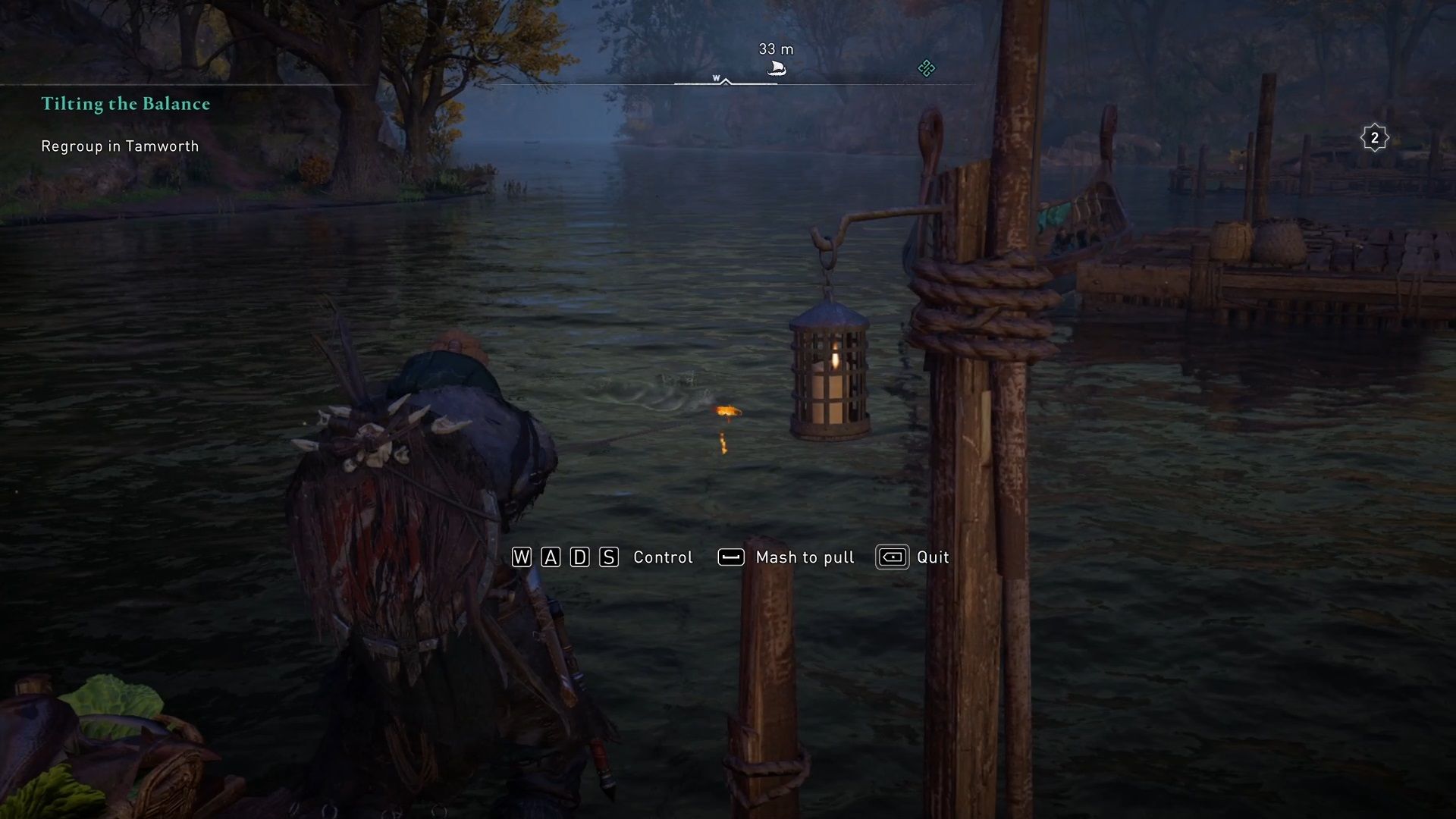Click the W key prompt icon
This screenshot has height=819, width=1456.
coord(521,557)
